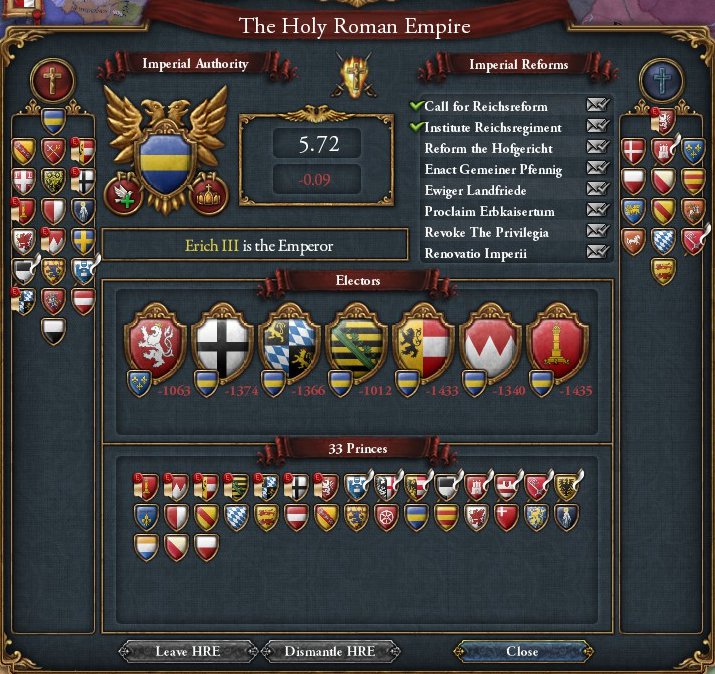The width and height of the screenshot is (715, 674).
Task: Click the crown icon beside the emperor's shield
Action: coord(210,193)
